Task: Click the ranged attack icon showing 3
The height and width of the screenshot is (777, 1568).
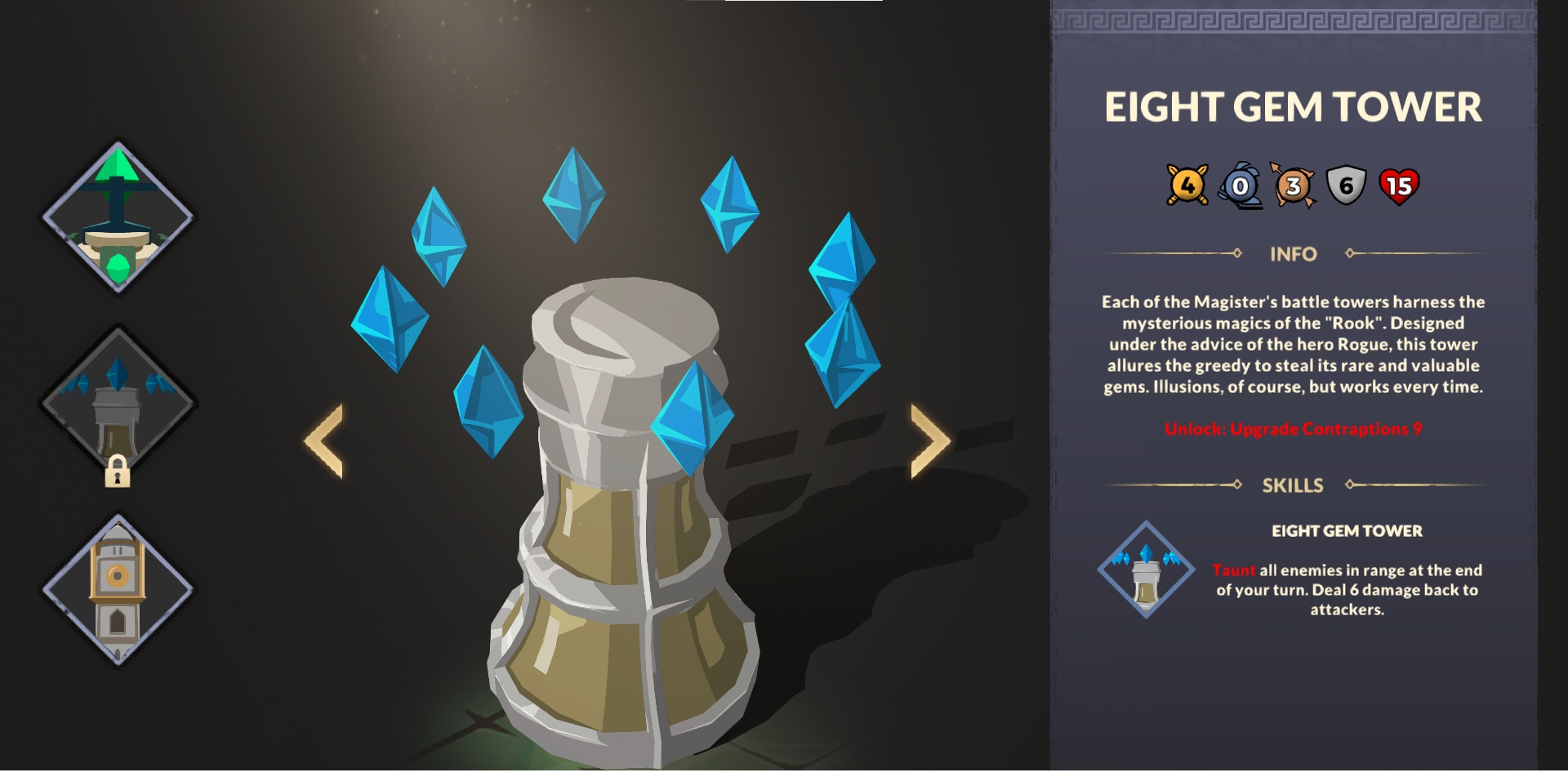Action: pos(1295,185)
